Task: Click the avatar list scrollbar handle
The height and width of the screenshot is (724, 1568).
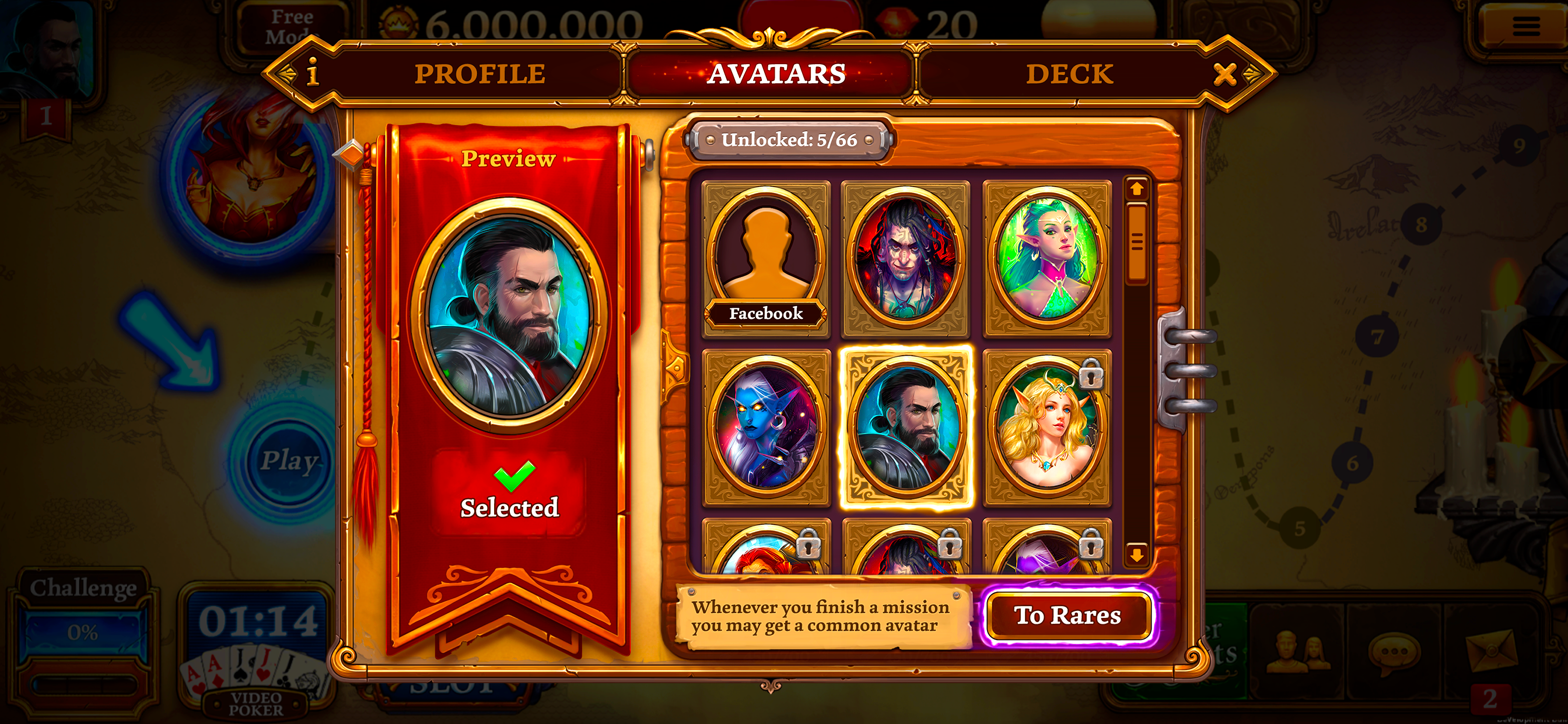Action: coord(1136,243)
